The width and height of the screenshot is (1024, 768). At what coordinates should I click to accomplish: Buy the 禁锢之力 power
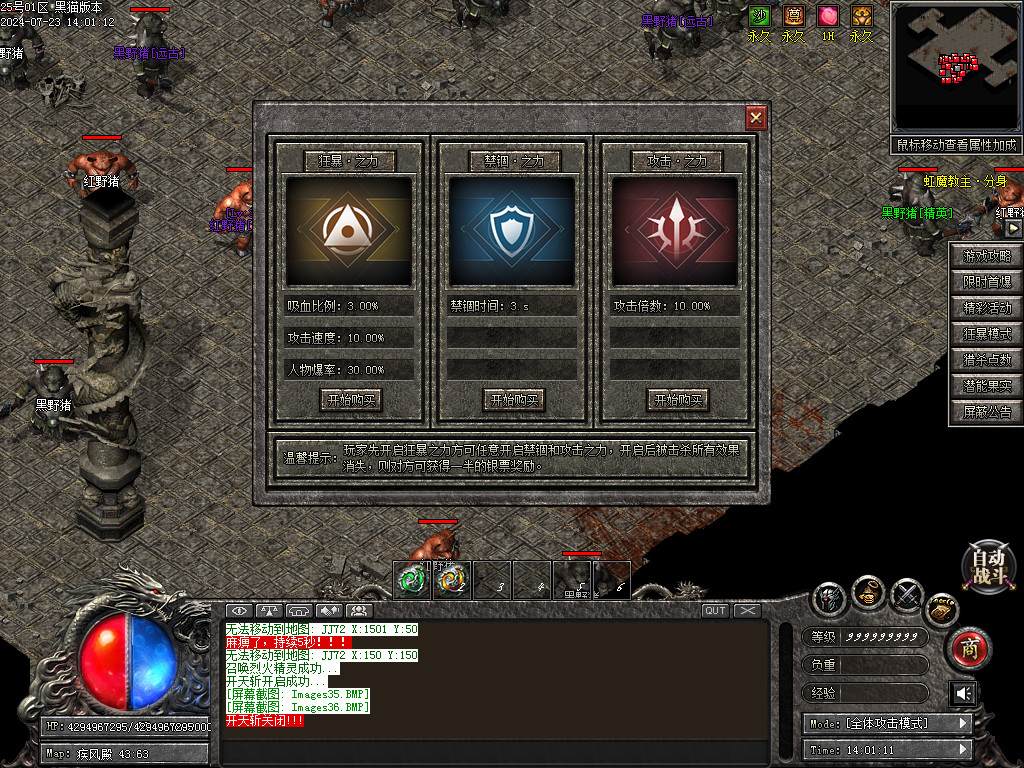[513, 400]
